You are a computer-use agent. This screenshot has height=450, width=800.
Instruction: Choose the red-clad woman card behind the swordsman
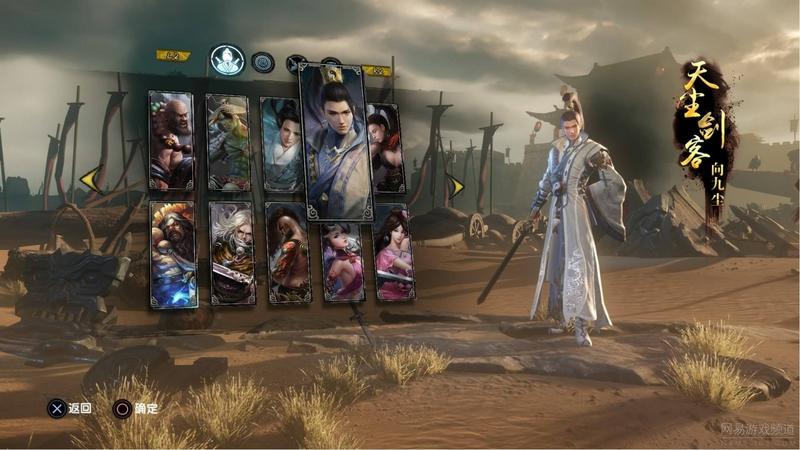pos(387,147)
